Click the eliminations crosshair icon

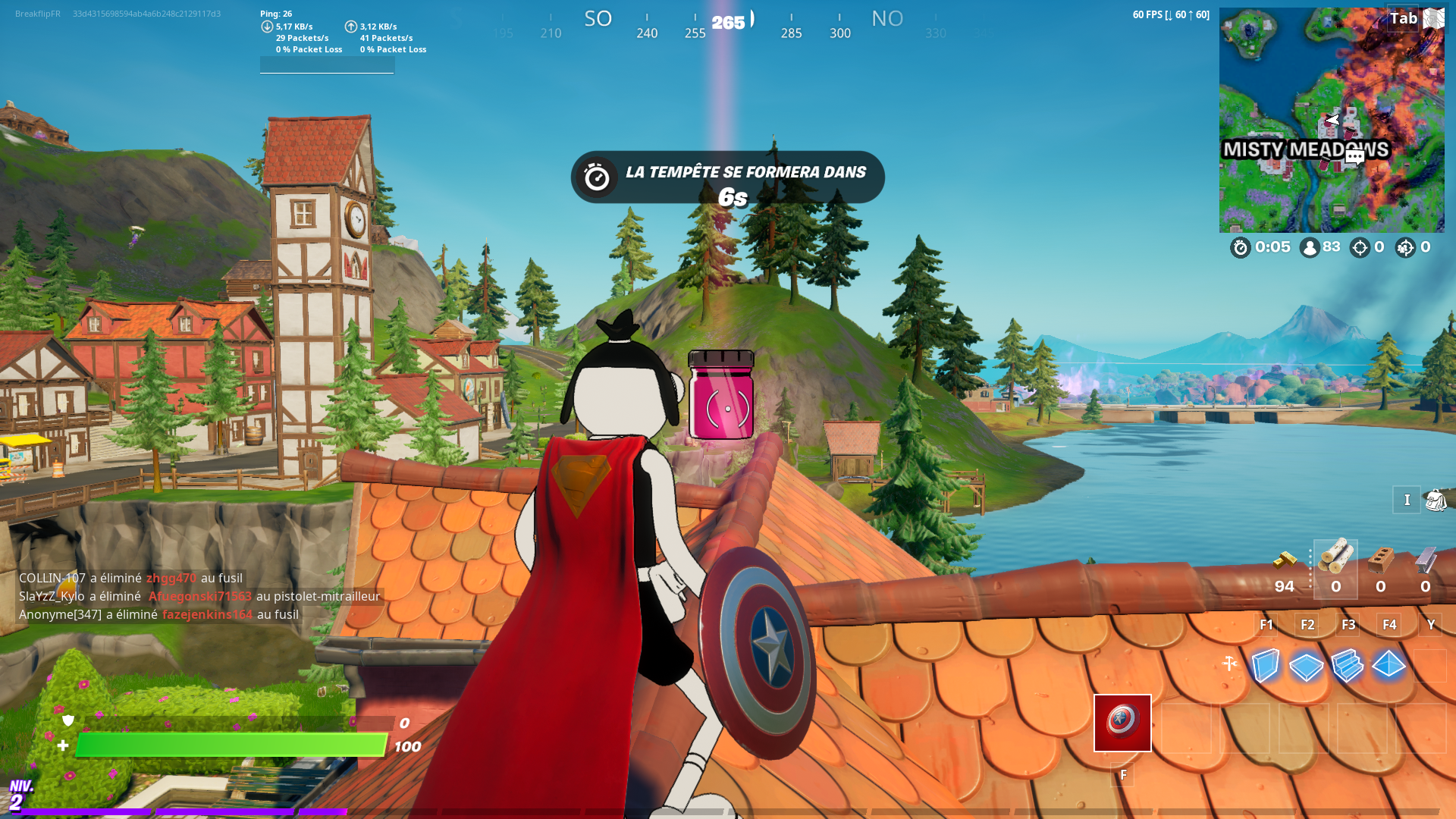(x=1359, y=247)
